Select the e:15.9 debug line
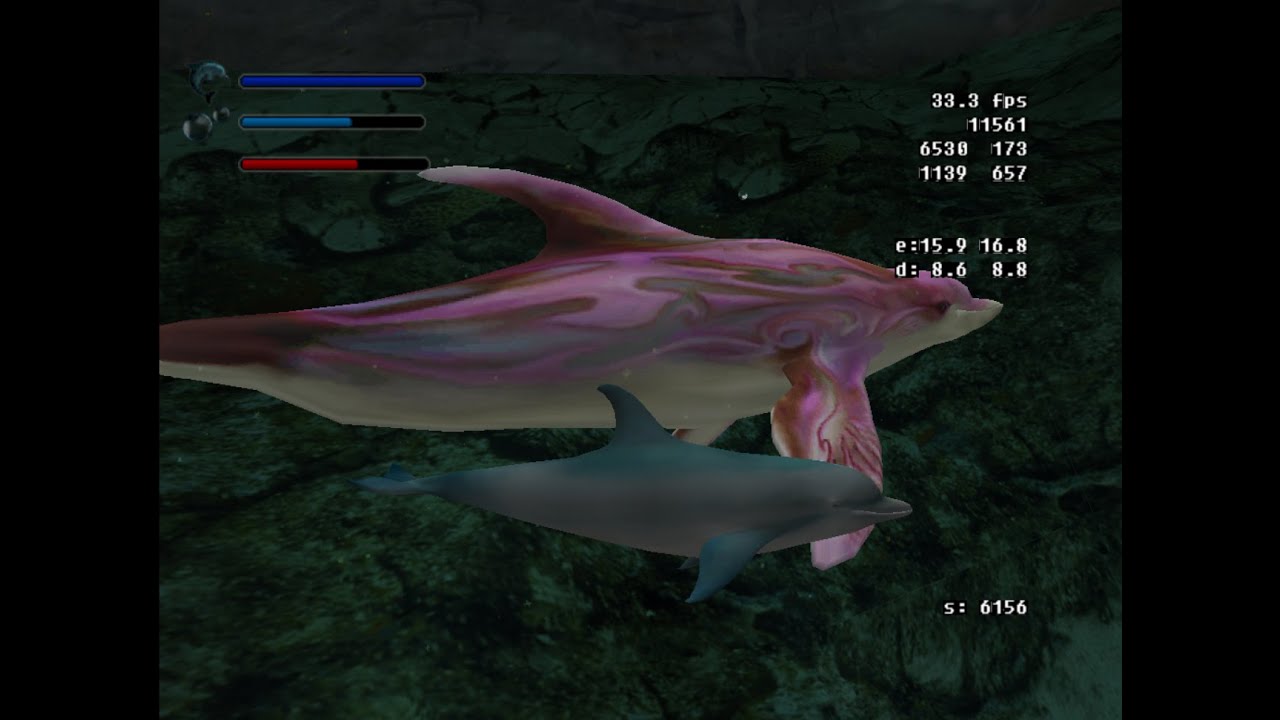The height and width of the screenshot is (720, 1280). [x=960, y=243]
